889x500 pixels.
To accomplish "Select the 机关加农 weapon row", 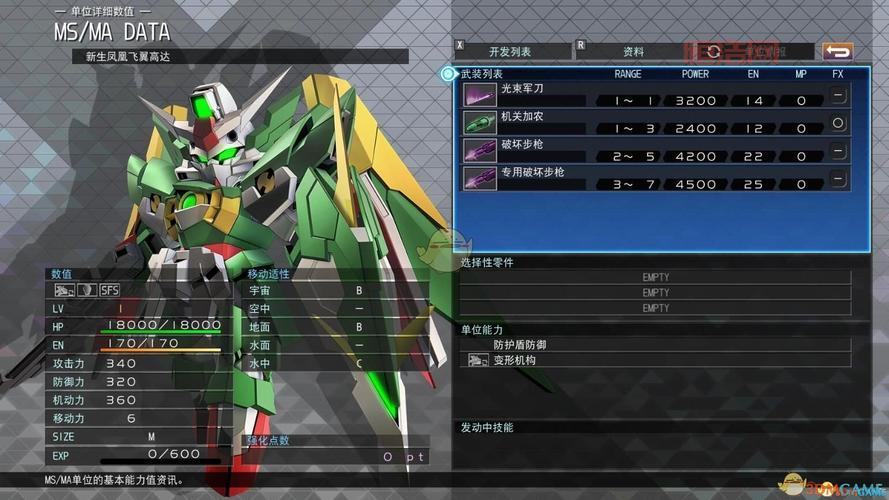I will click(x=655, y=123).
